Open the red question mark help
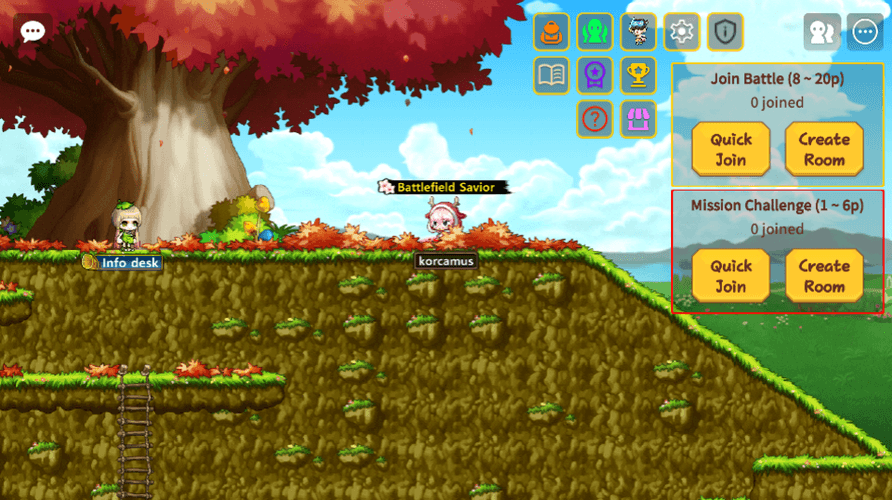This screenshot has height=500, width=892. tap(595, 119)
